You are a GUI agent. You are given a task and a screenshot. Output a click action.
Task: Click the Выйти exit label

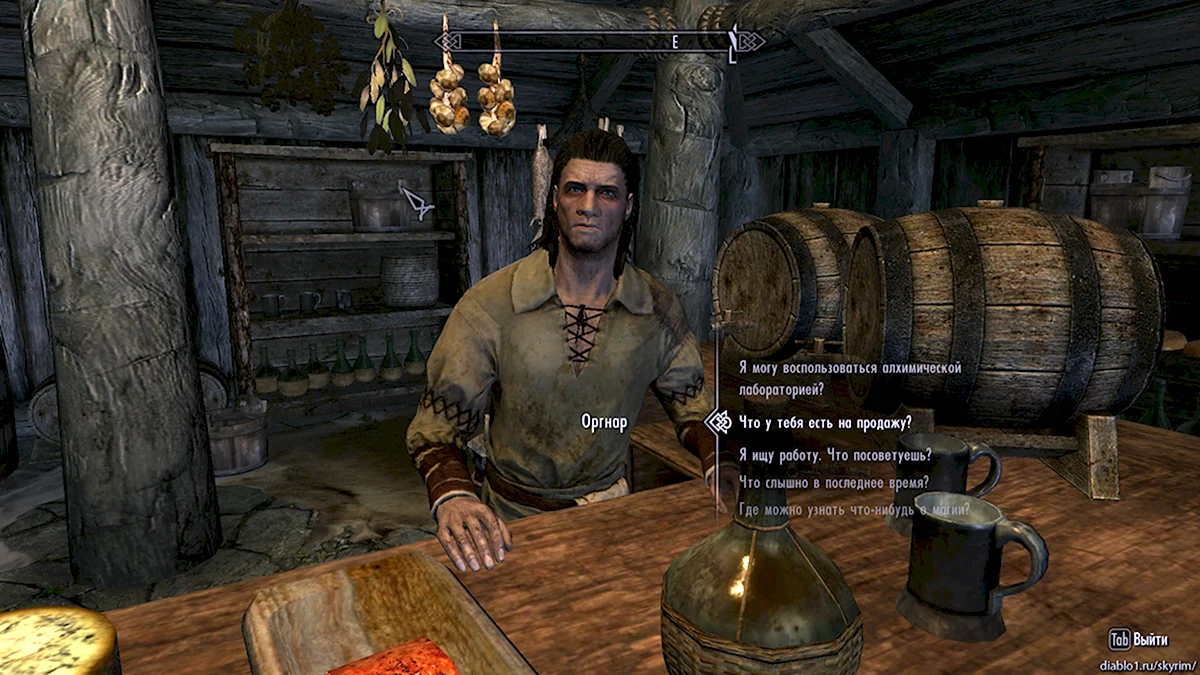[x=1150, y=639]
